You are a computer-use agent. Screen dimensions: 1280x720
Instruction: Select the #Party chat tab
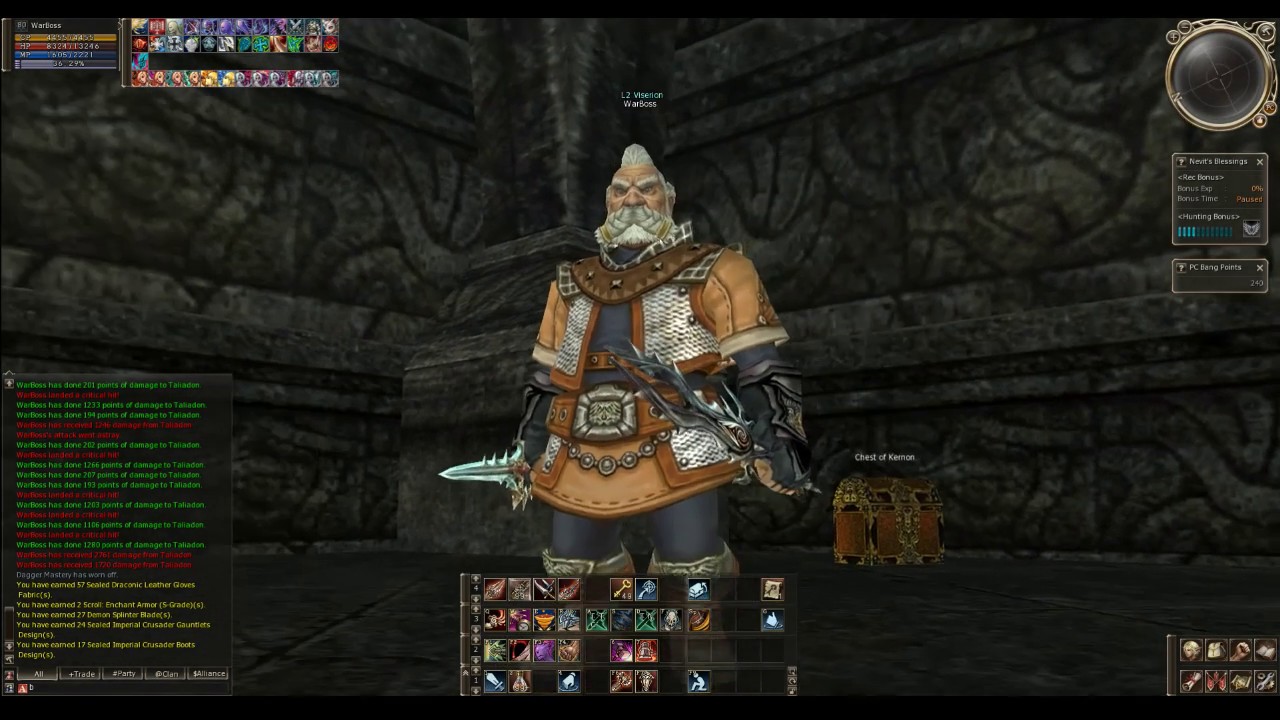124,674
